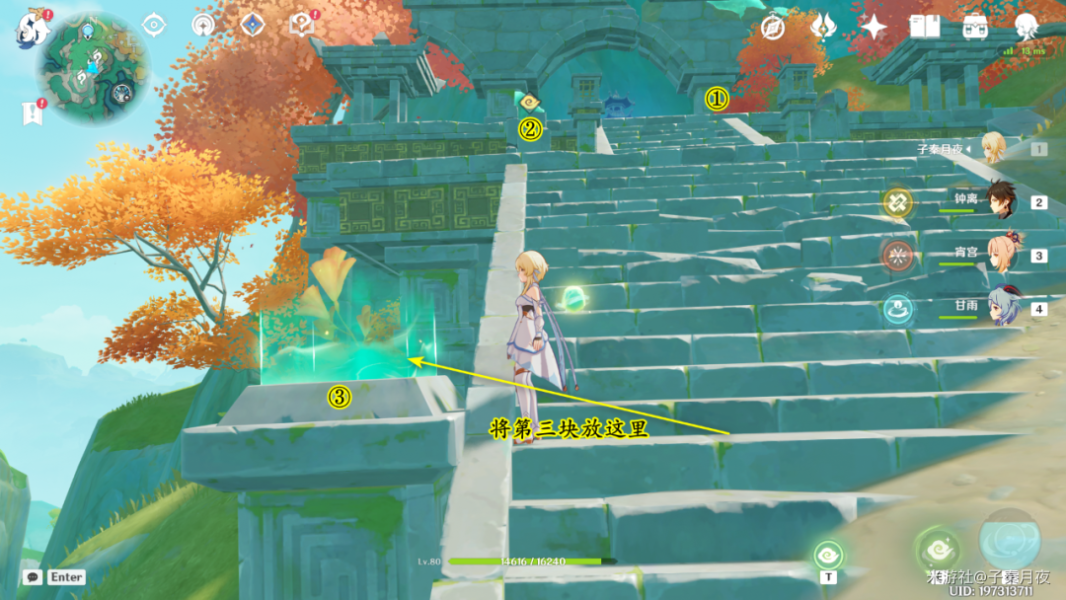Open the chat speech bubble icon
The height and width of the screenshot is (600, 1066).
pyautogui.click(x=33, y=577)
